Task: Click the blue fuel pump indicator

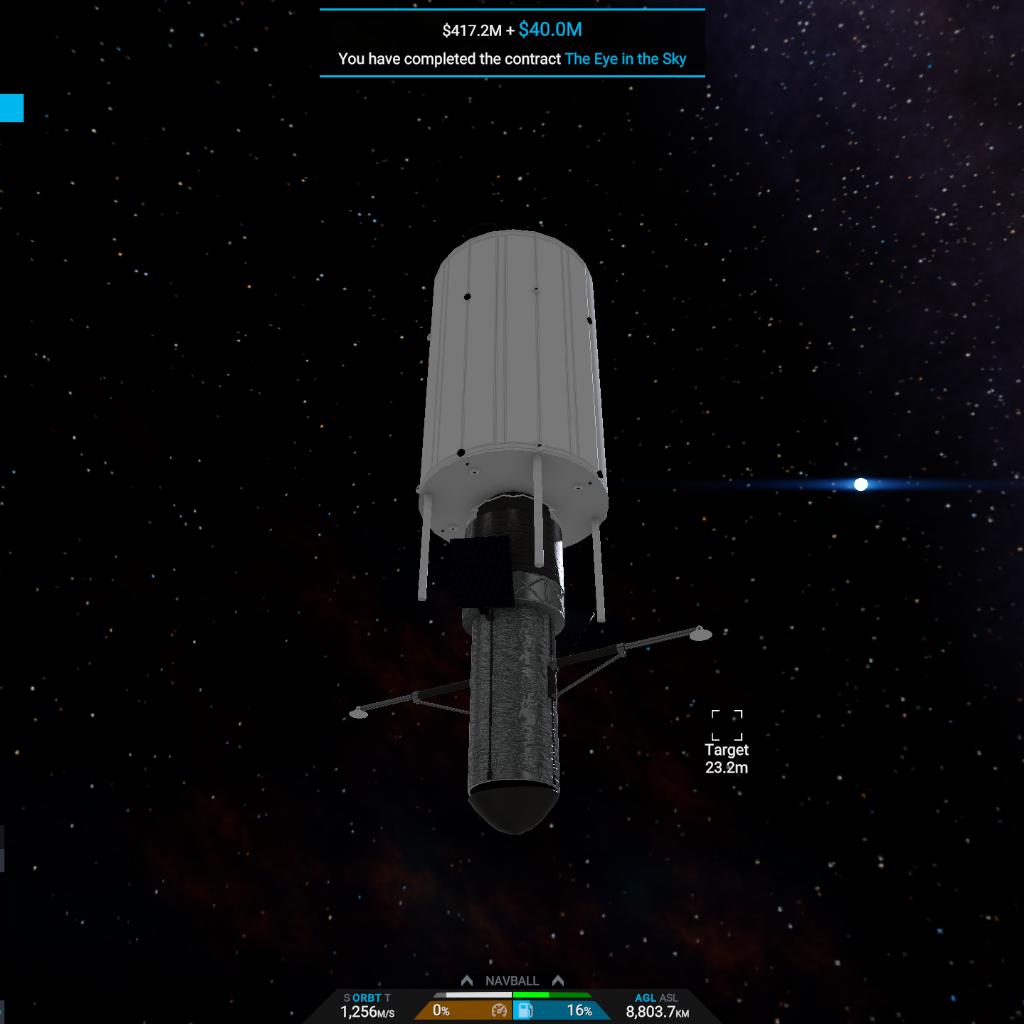Action: (524, 1011)
